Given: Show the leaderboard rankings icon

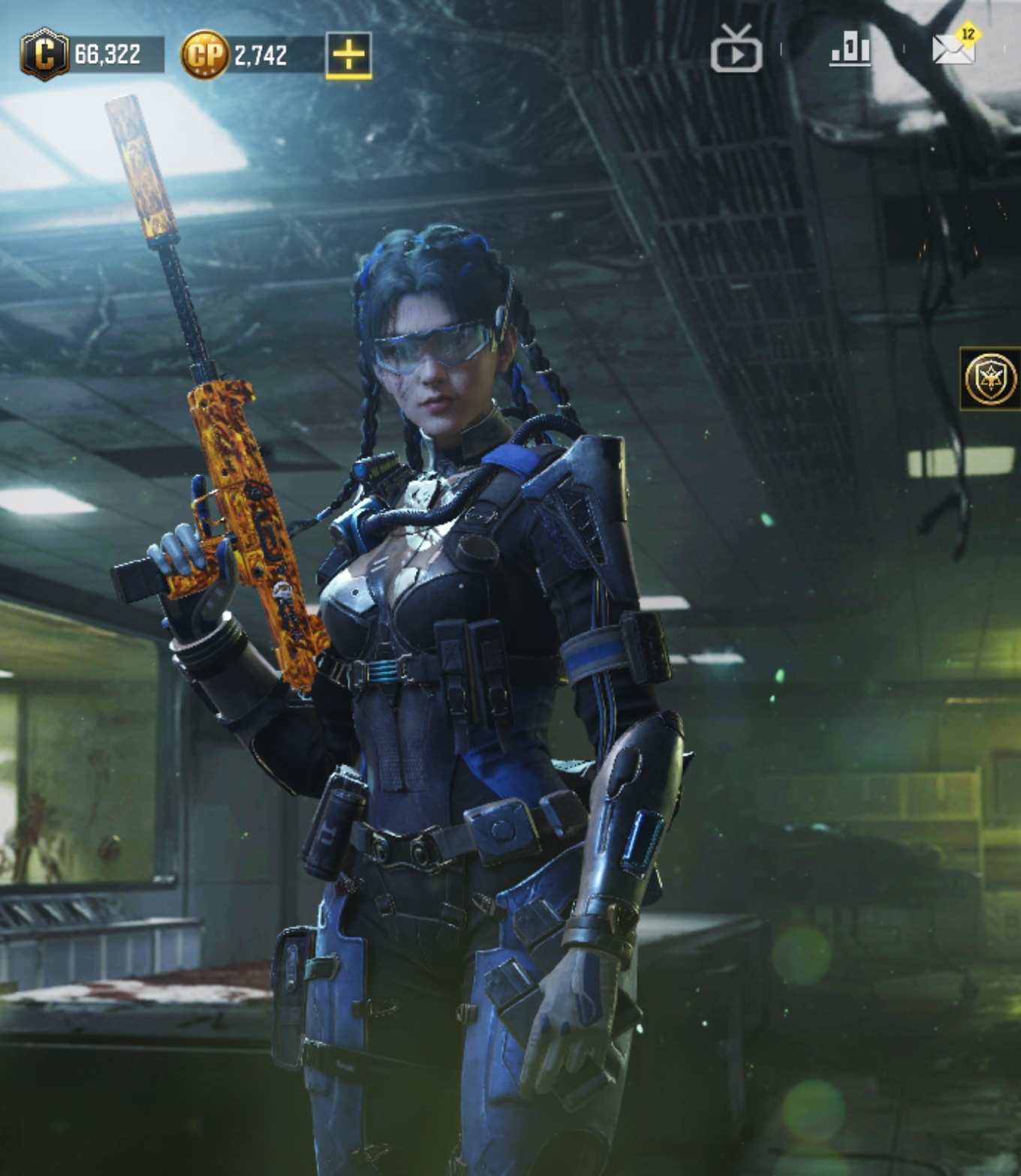Looking at the screenshot, I should pos(850,50).
